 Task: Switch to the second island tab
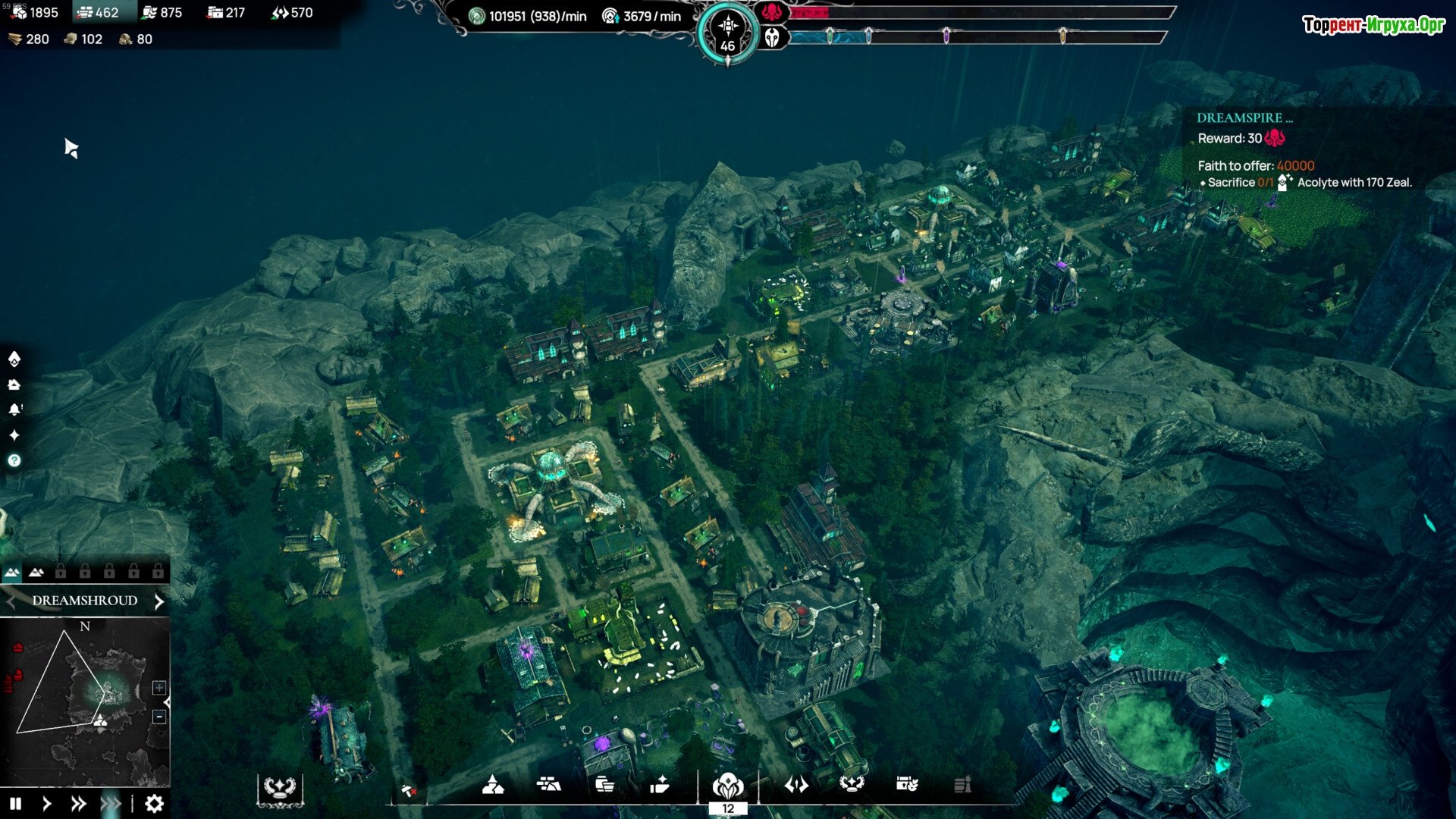[36, 573]
